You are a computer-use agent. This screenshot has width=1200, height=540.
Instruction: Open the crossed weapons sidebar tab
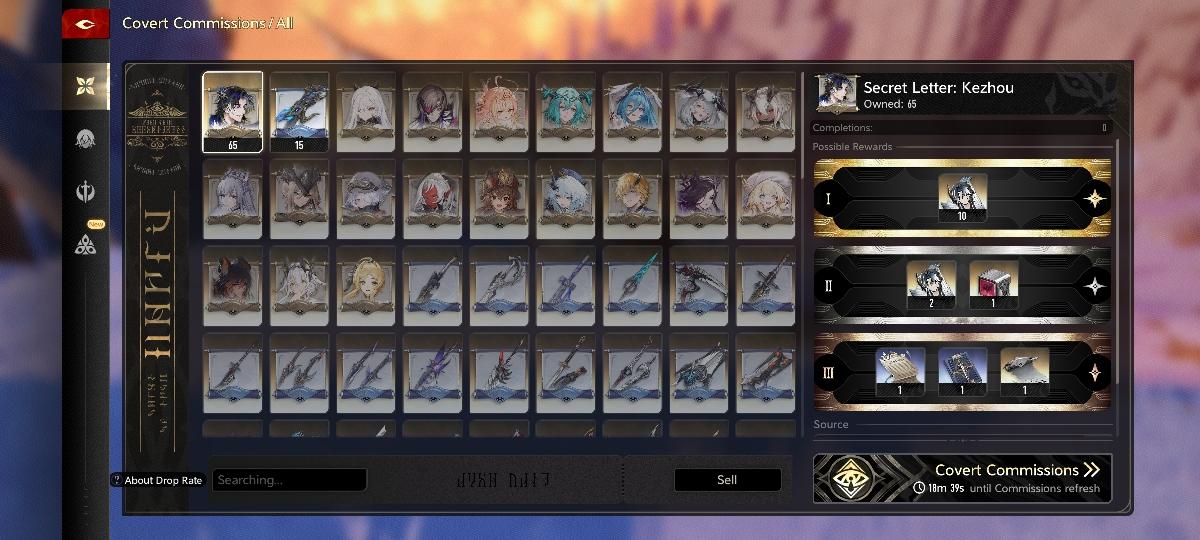(86, 191)
